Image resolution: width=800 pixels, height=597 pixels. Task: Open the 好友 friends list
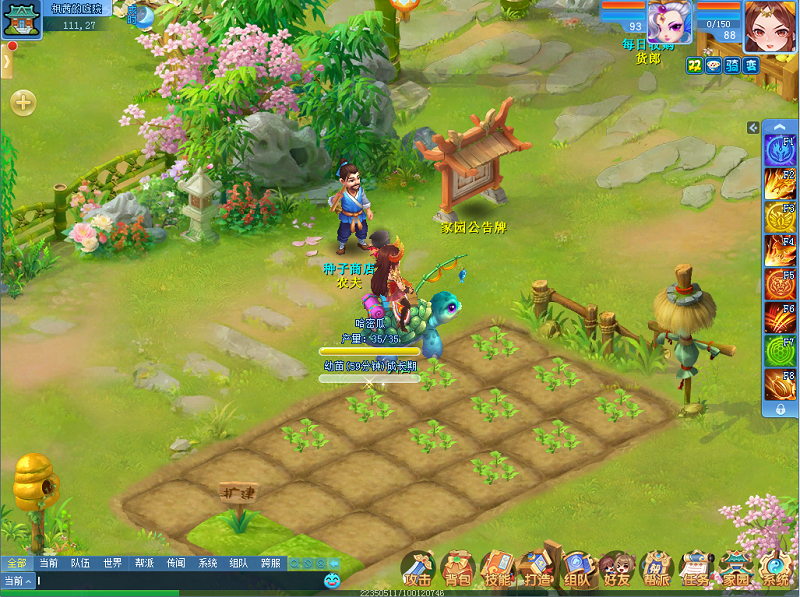click(x=617, y=568)
